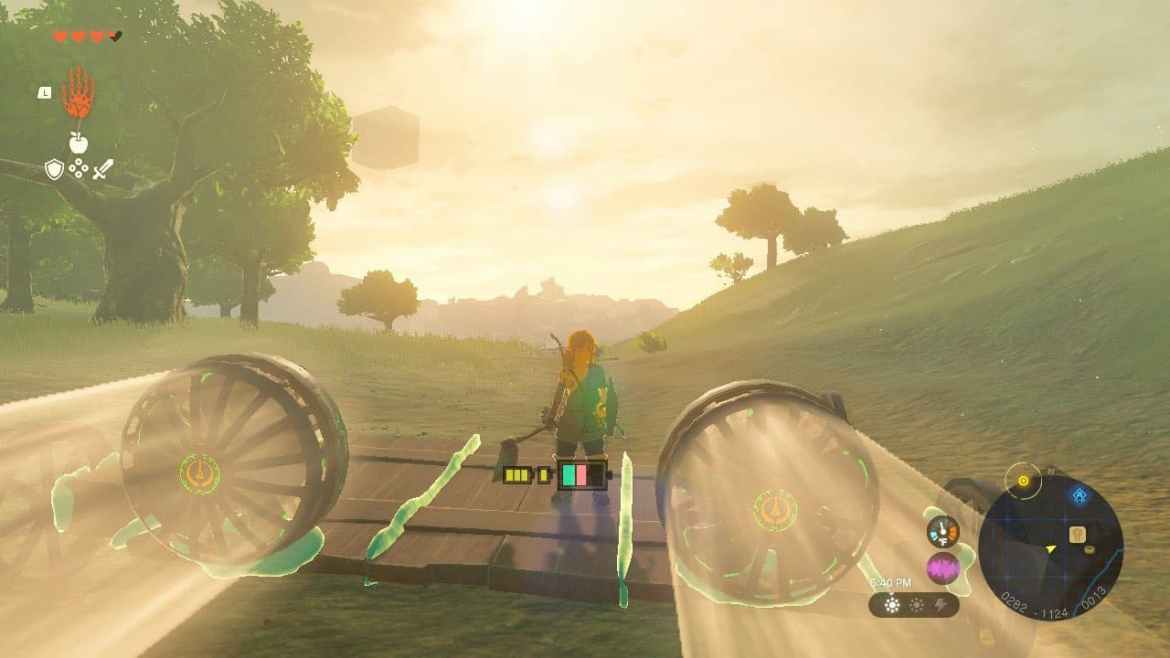Open the circular minimap
1170x658 pixels.
tap(1050, 548)
